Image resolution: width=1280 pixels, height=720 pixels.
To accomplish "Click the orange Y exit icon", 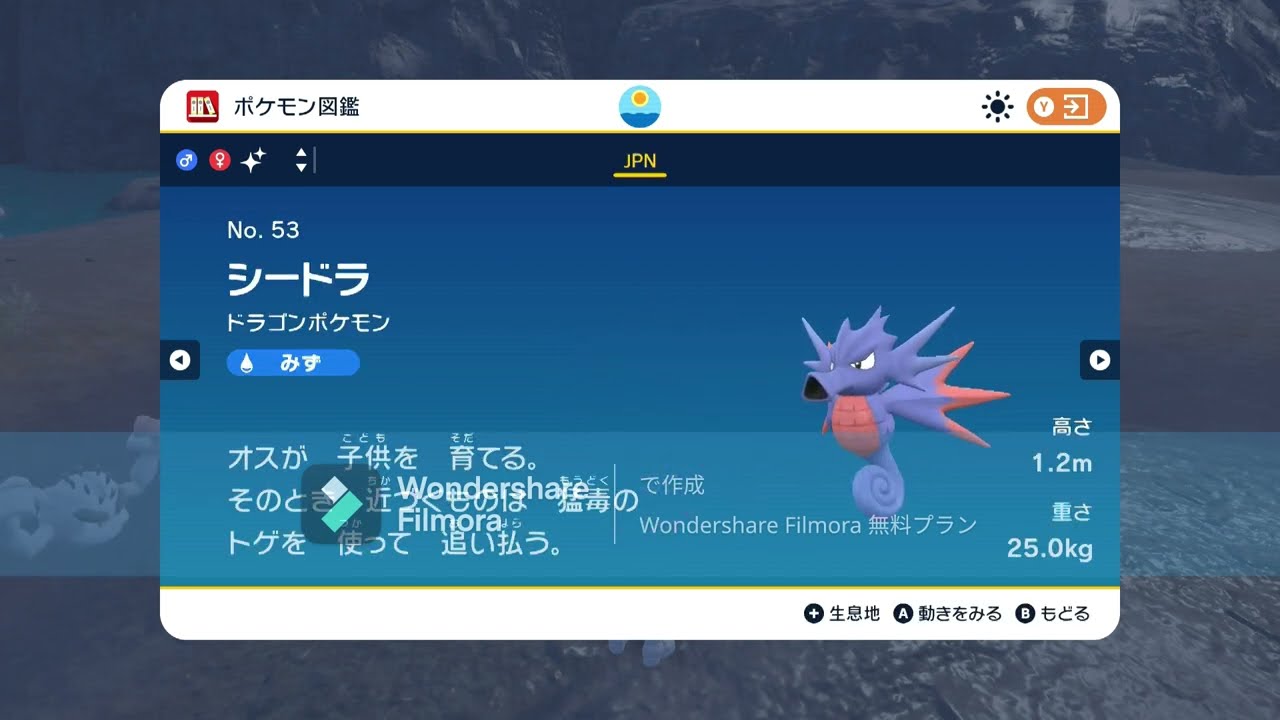I will tap(1064, 106).
